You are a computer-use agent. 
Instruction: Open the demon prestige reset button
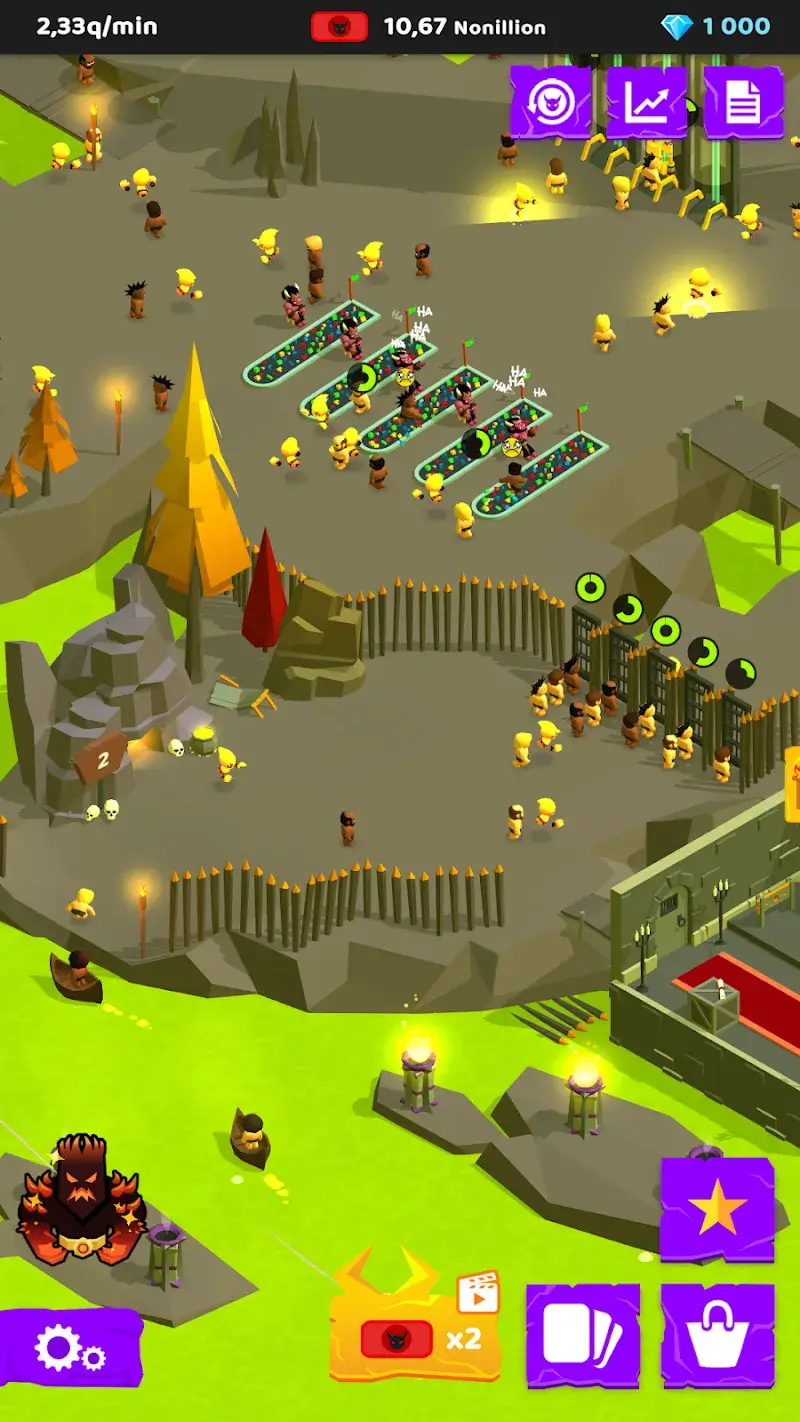[550, 102]
